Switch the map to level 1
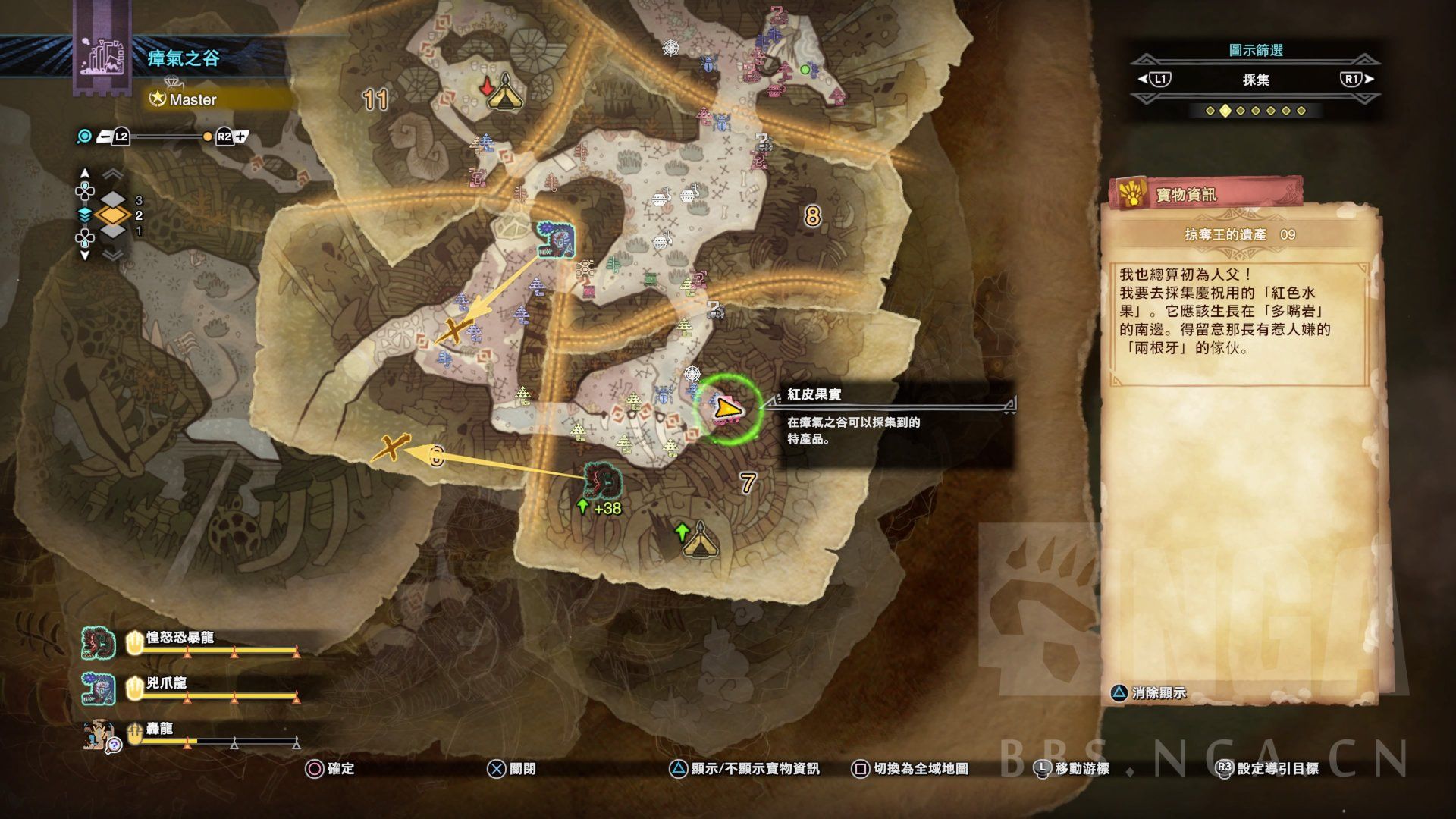1456x819 pixels. (113, 231)
